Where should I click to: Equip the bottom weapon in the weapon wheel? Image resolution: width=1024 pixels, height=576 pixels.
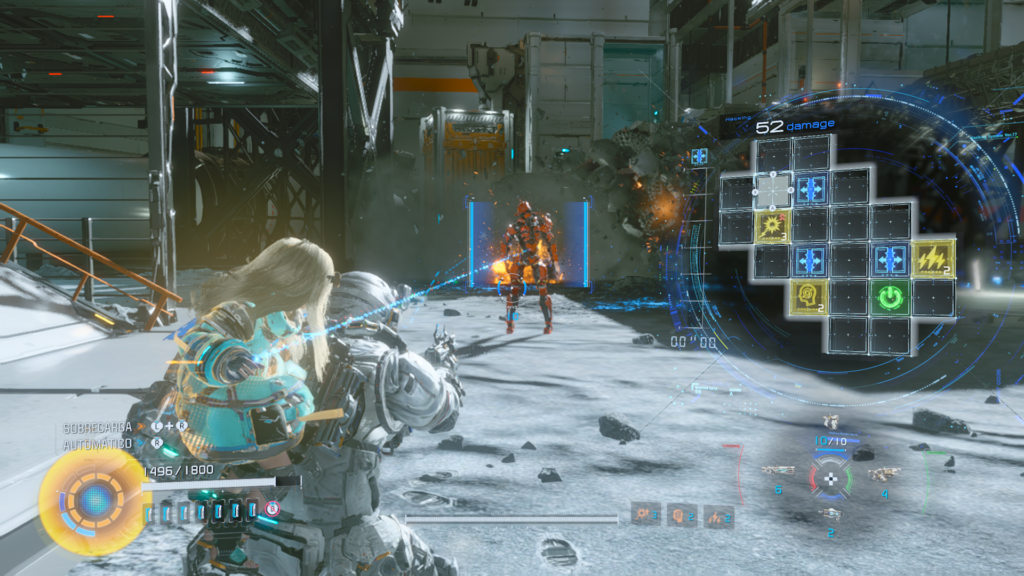pyautogui.click(x=830, y=513)
